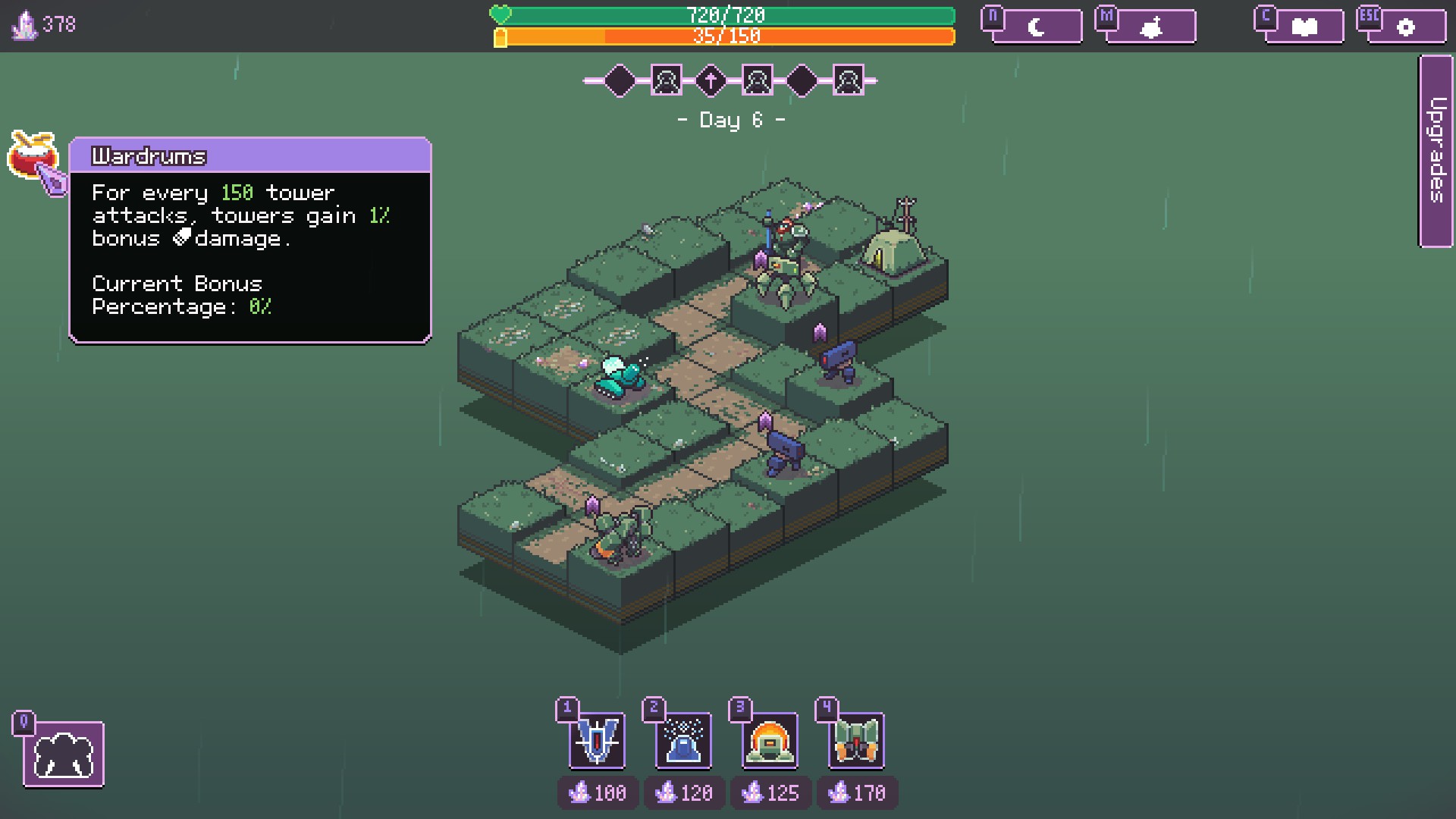Start the night with the moon button
The width and height of the screenshot is (1456, 819).
(x=1036, y=27)
